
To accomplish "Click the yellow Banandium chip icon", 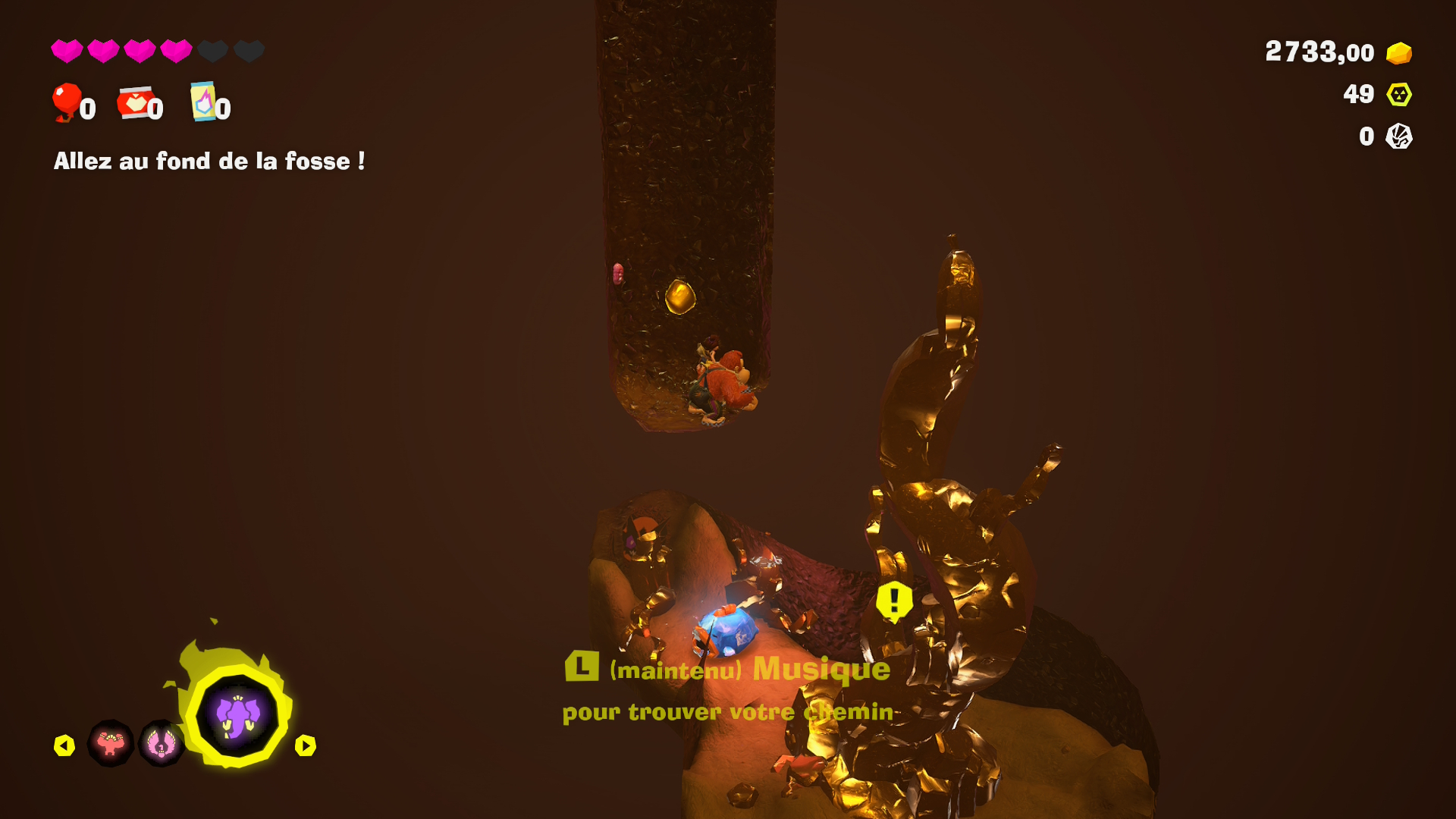I will (1399, 95).
